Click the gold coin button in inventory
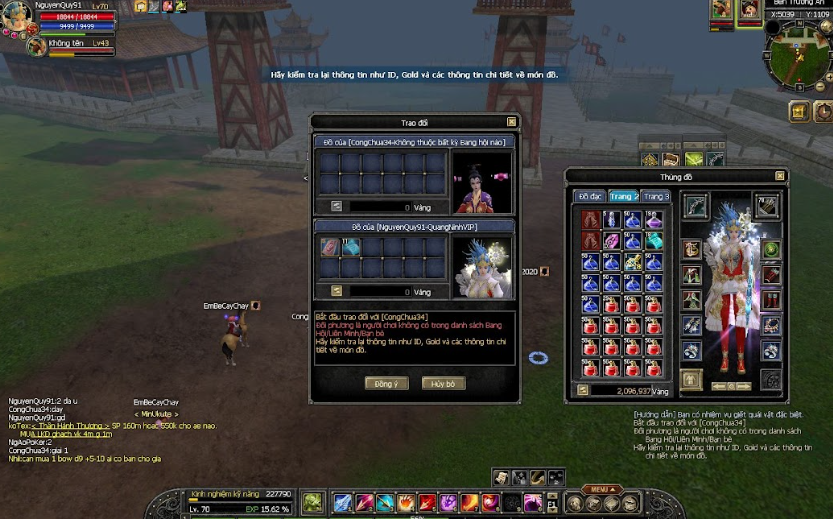 pos(582,390)
